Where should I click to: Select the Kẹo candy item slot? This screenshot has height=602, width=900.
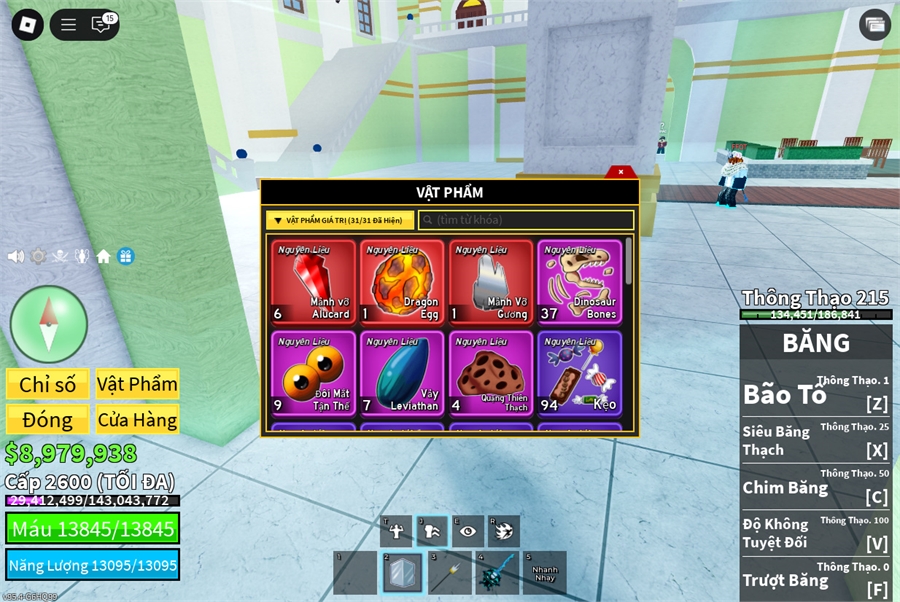(579, 374)
